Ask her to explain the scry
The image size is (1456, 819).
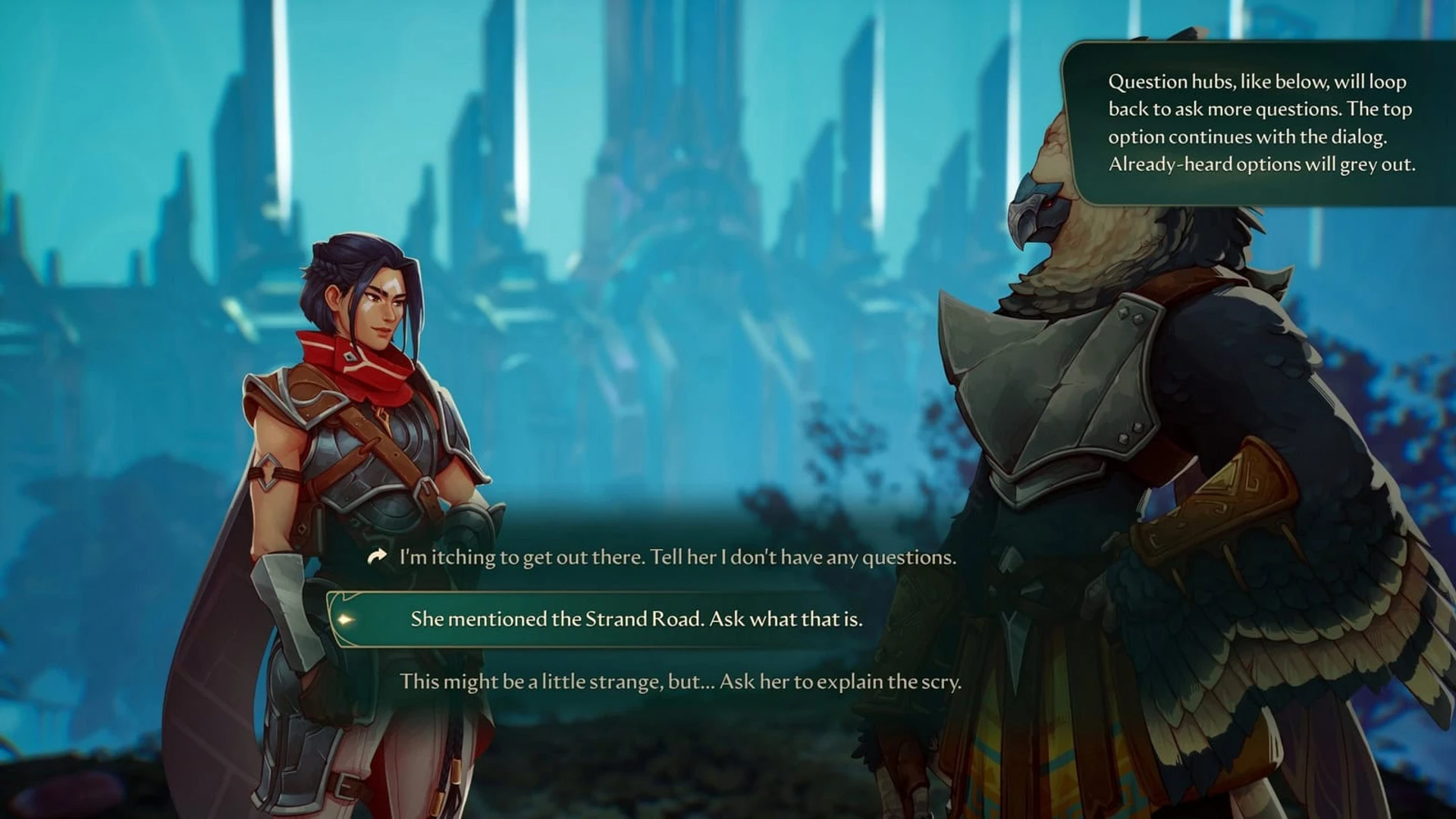click(x=680, y=681)
